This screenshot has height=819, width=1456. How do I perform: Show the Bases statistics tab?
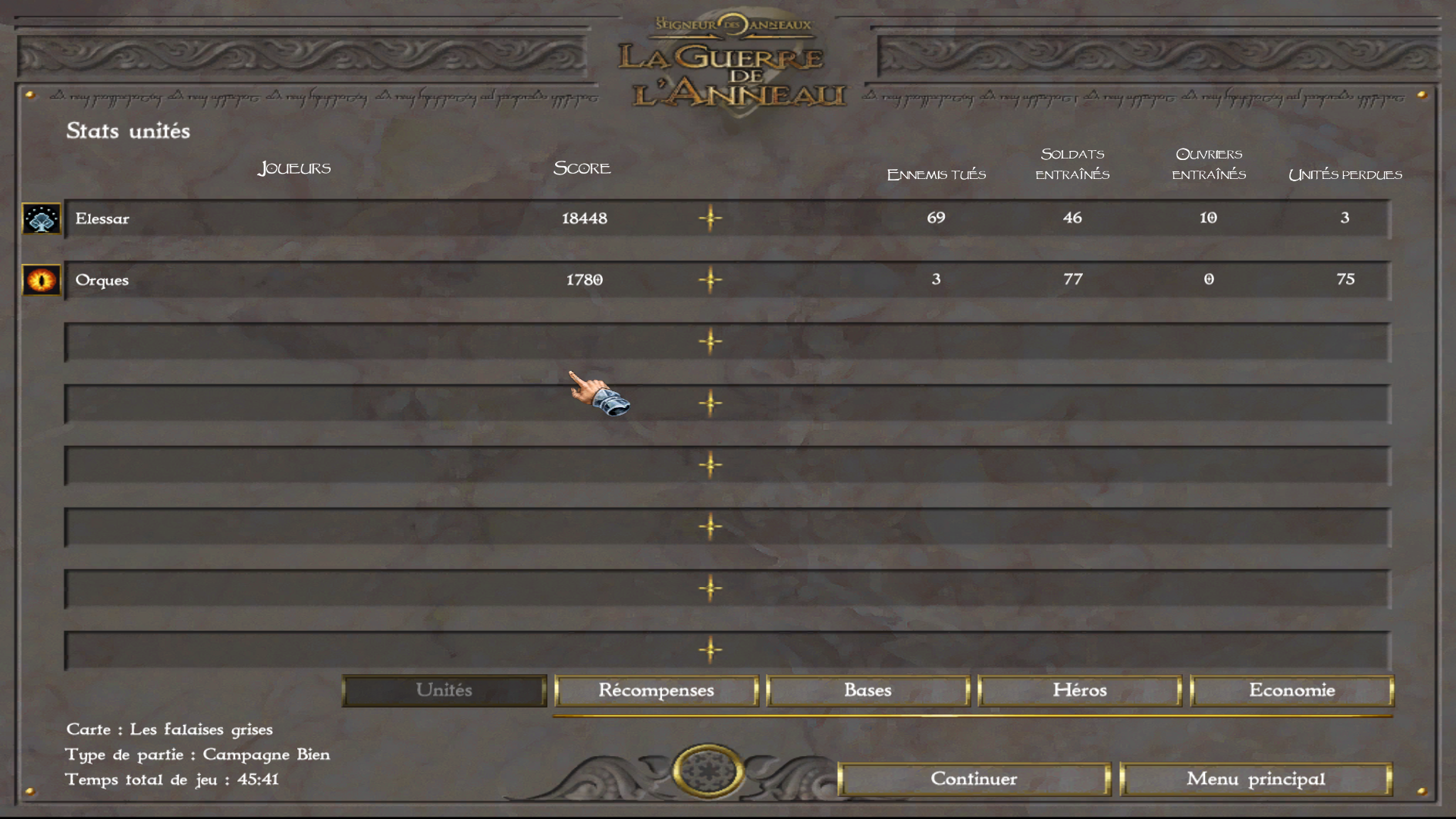(868, 691)
